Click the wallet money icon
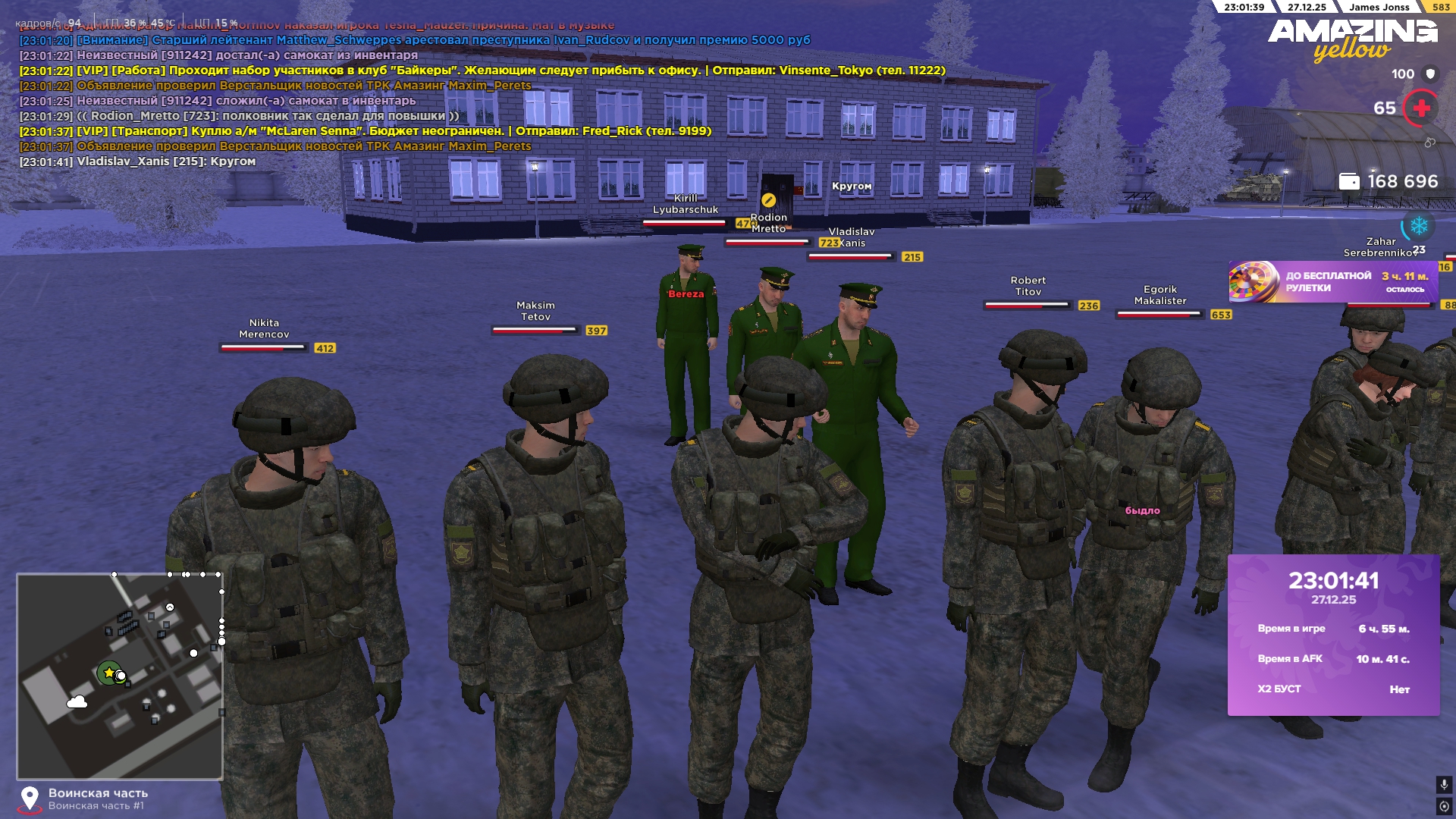The image size is (1456, 819). 1349,182
